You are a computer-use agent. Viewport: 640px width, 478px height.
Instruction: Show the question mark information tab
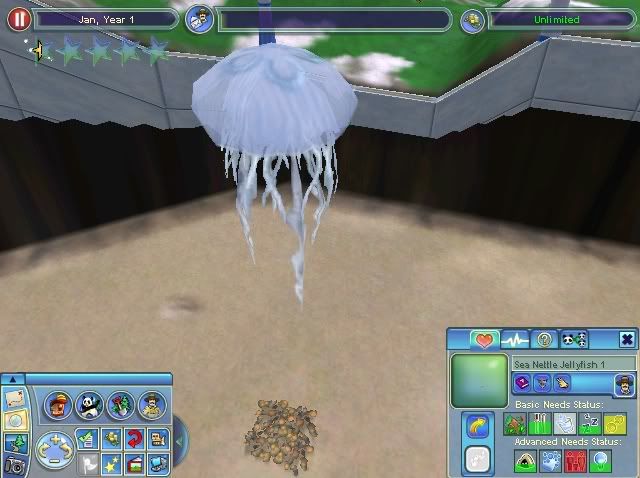[x=544, y=340]
